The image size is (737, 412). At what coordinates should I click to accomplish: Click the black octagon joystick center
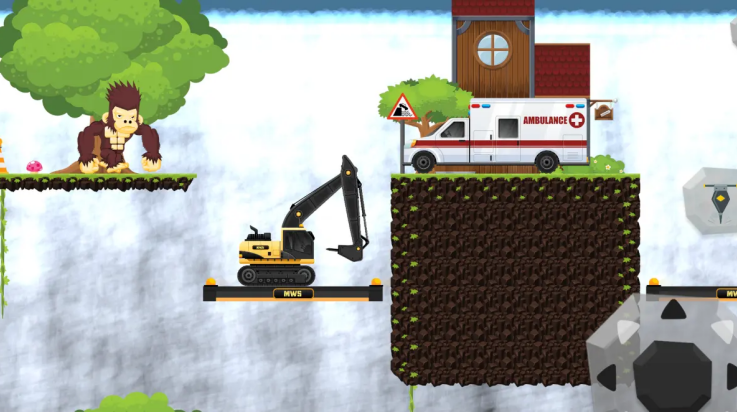[x=672, y=375]
